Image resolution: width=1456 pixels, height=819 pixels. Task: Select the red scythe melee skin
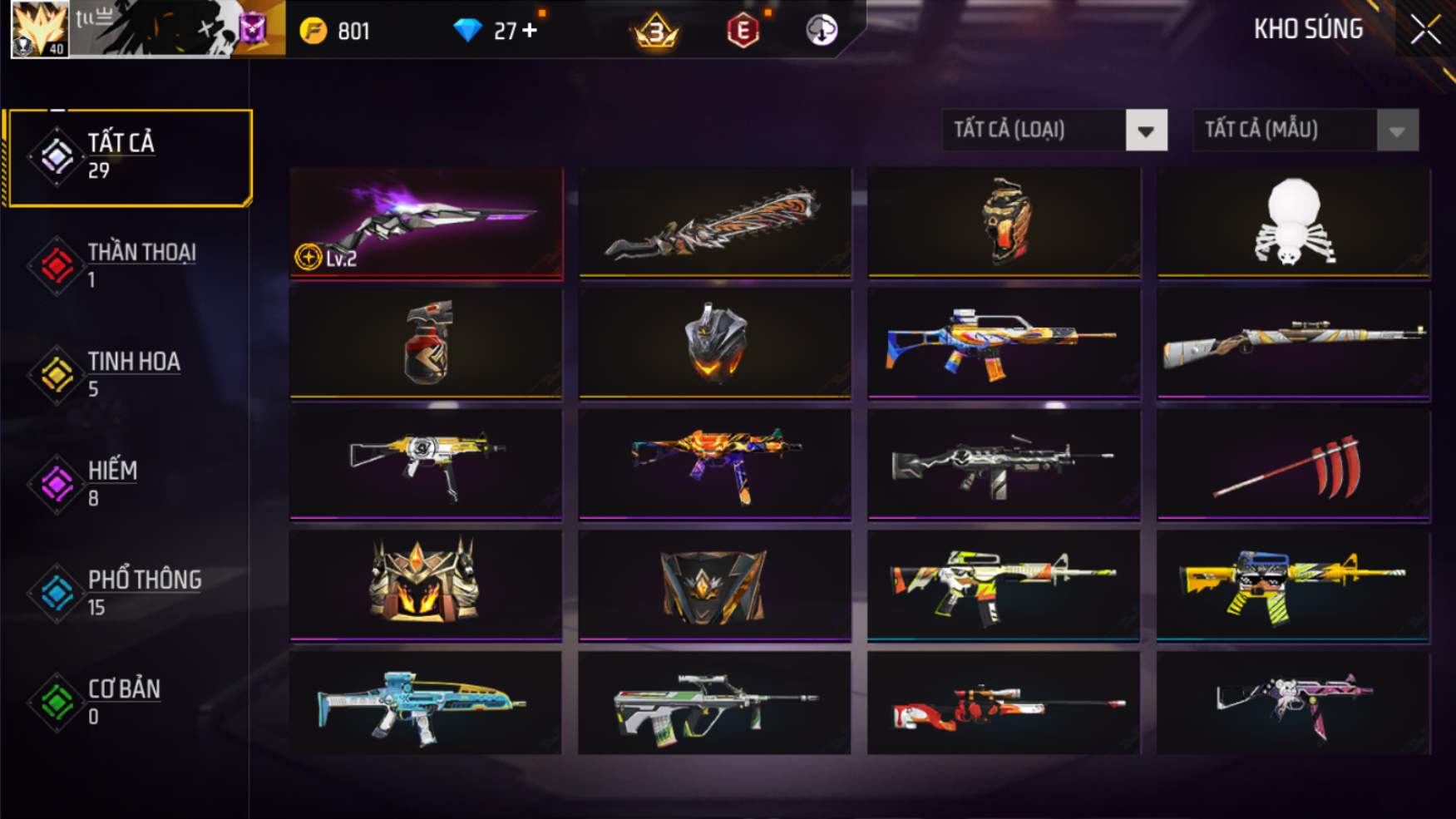pos(1293,464)
